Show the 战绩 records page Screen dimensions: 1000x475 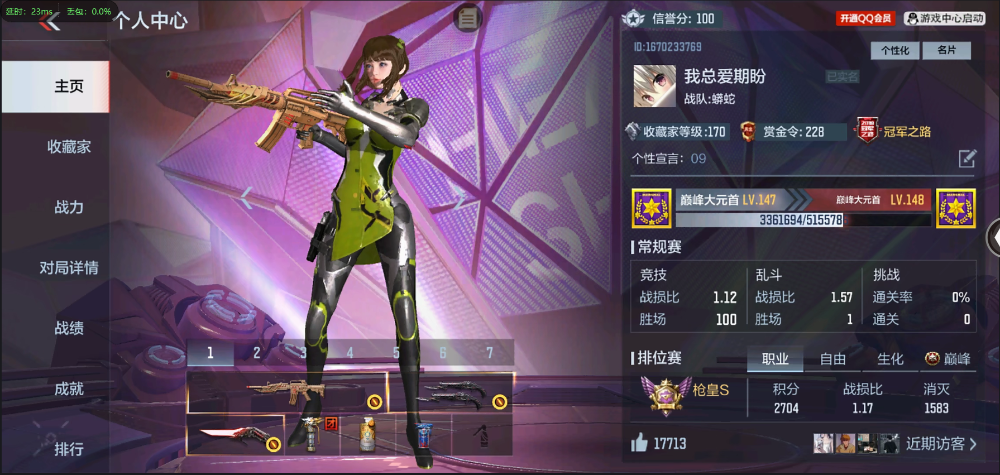click(x=69, y=327)
